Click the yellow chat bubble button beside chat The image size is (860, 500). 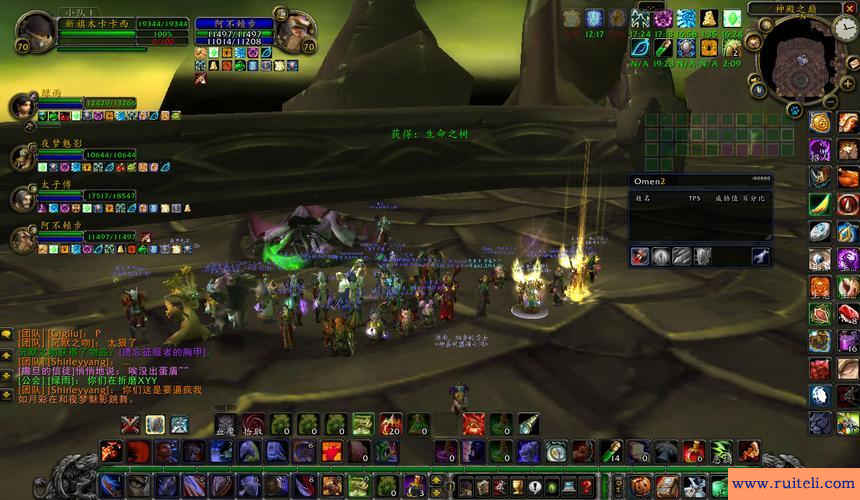(7, 333)
